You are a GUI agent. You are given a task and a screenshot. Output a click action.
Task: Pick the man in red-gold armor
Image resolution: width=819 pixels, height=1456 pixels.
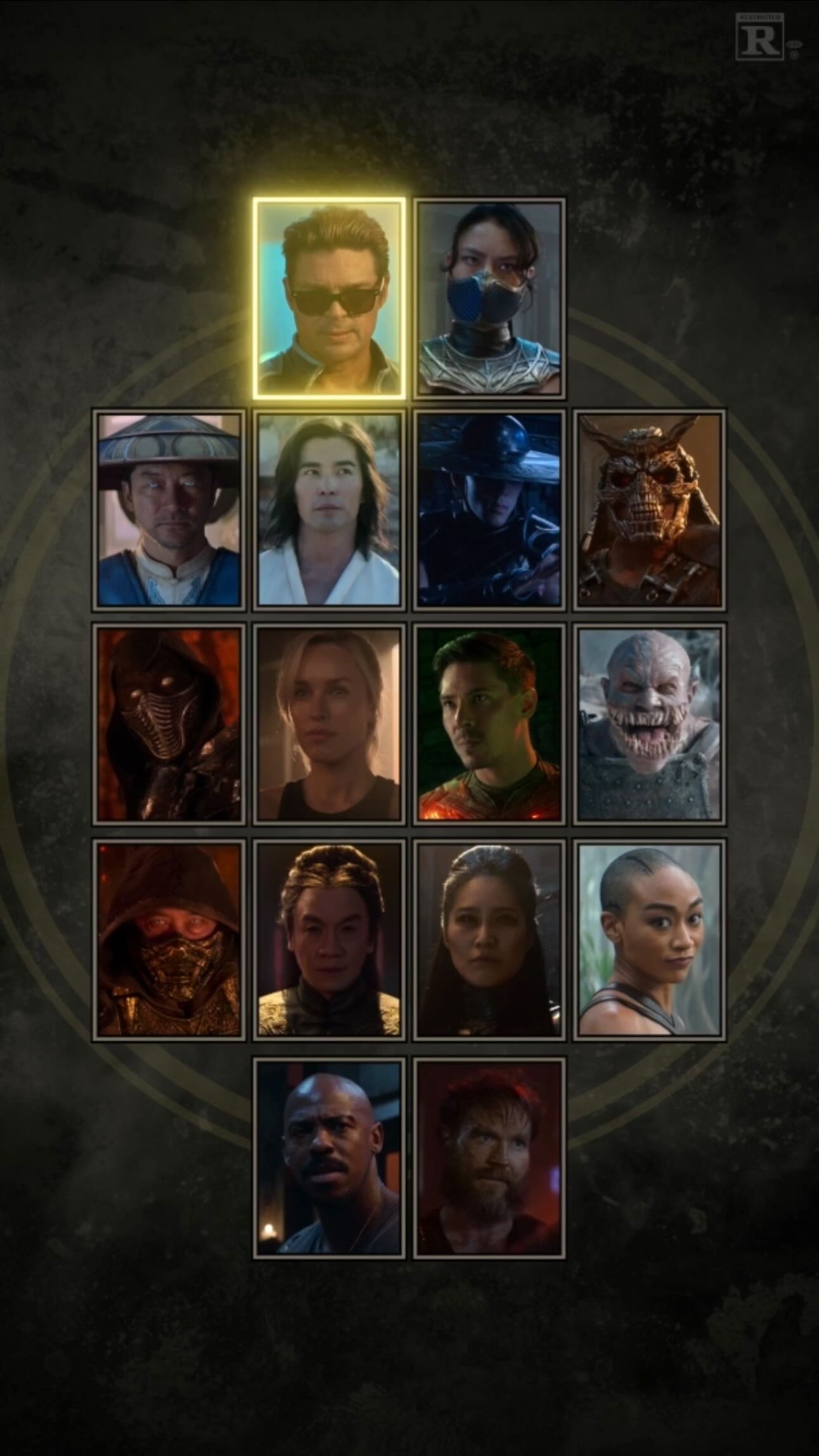[489, 724]
